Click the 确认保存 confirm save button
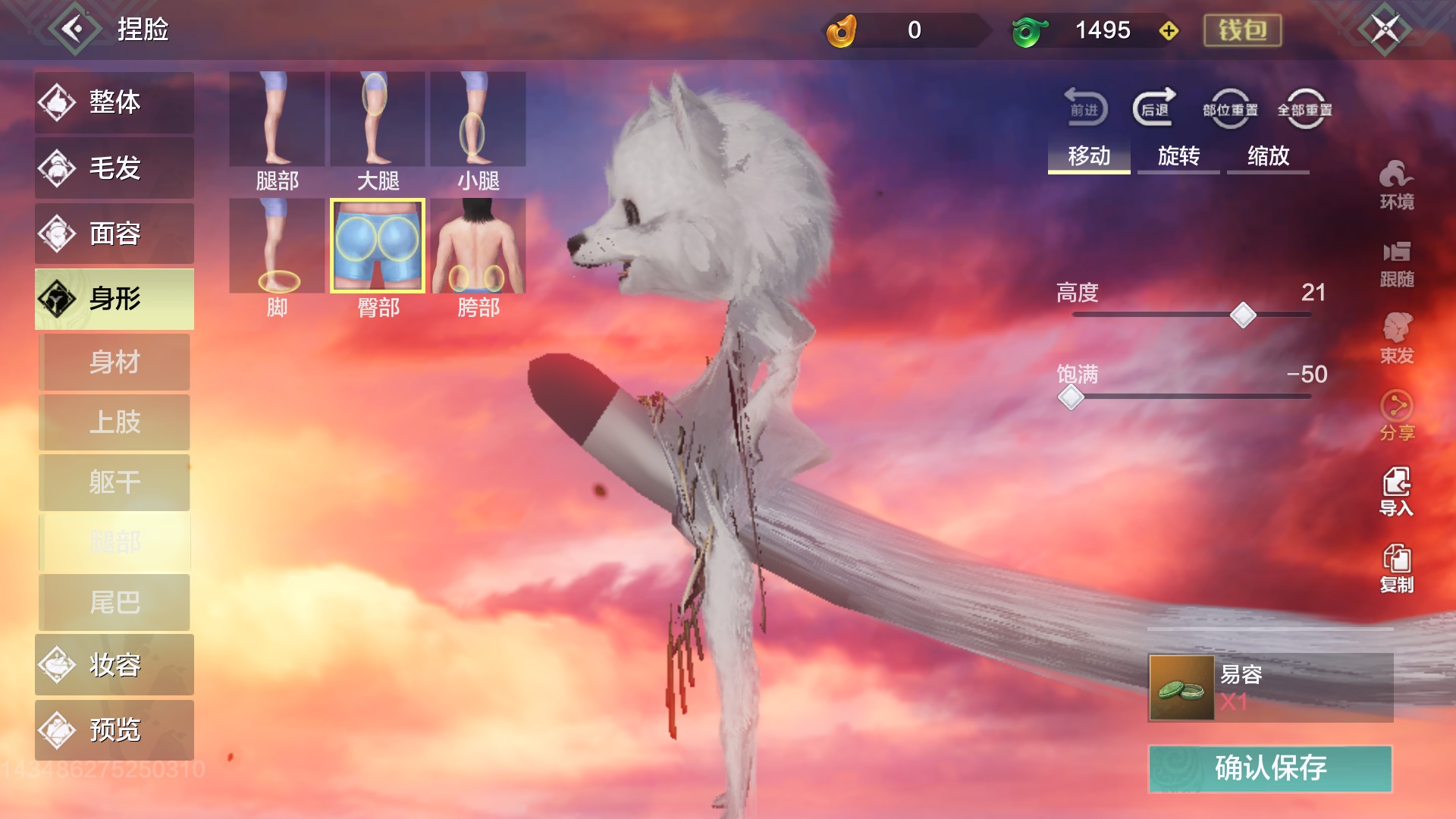 coord(1270,768)
